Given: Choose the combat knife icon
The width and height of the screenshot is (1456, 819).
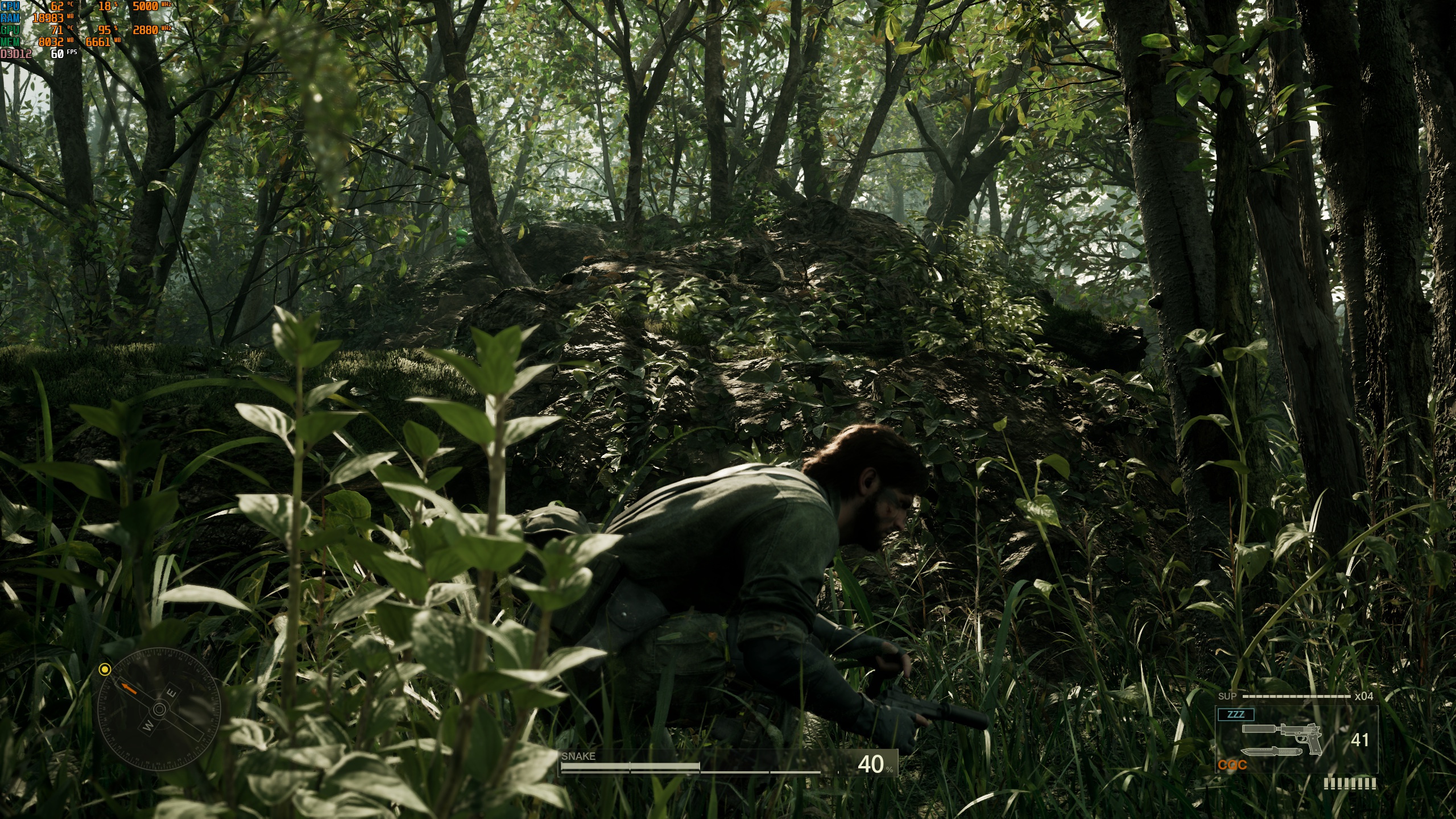Looking at the screenshot, I should [1271, 752].
